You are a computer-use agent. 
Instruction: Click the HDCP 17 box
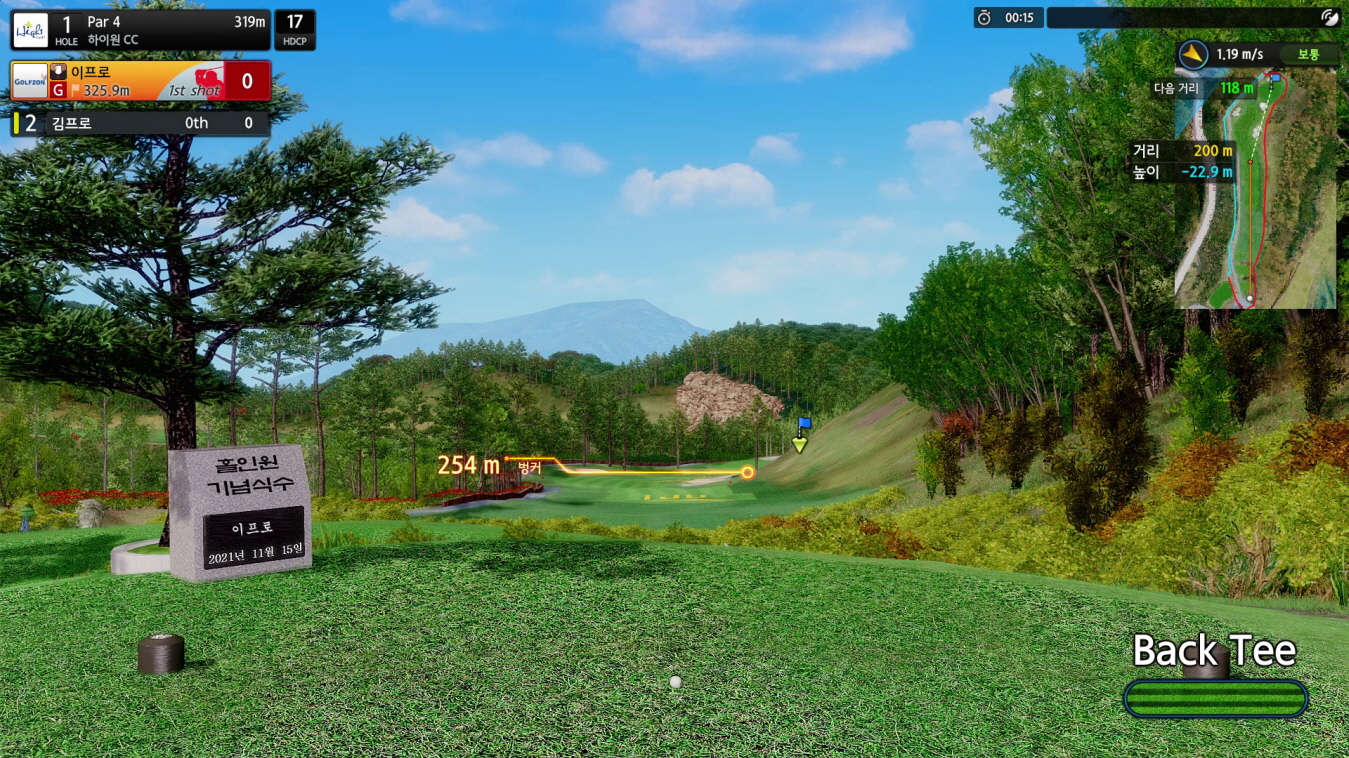(x=295, y=30)
